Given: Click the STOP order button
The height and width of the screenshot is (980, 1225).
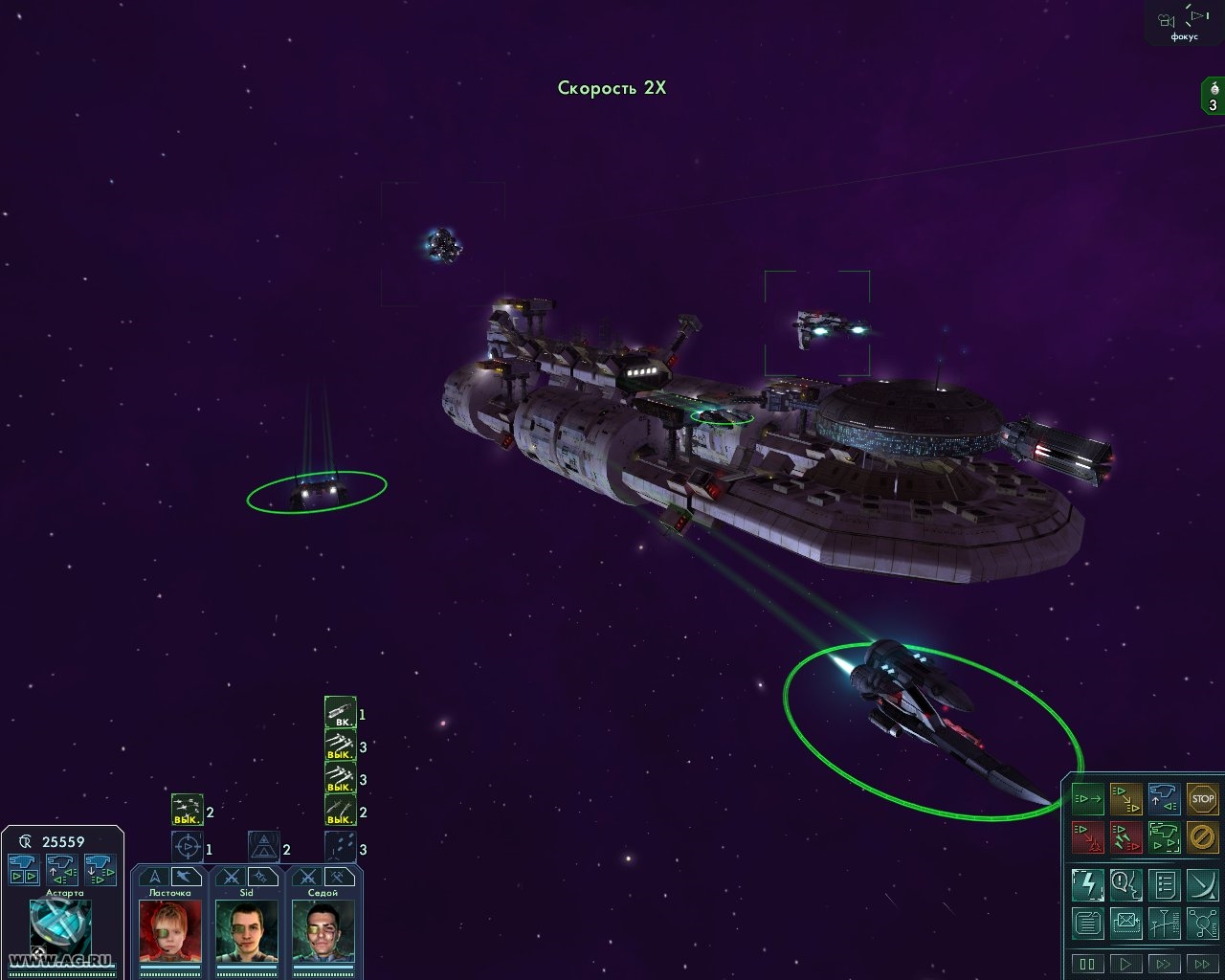Looking at the screenshot, I should click(x=1202, y=798).
